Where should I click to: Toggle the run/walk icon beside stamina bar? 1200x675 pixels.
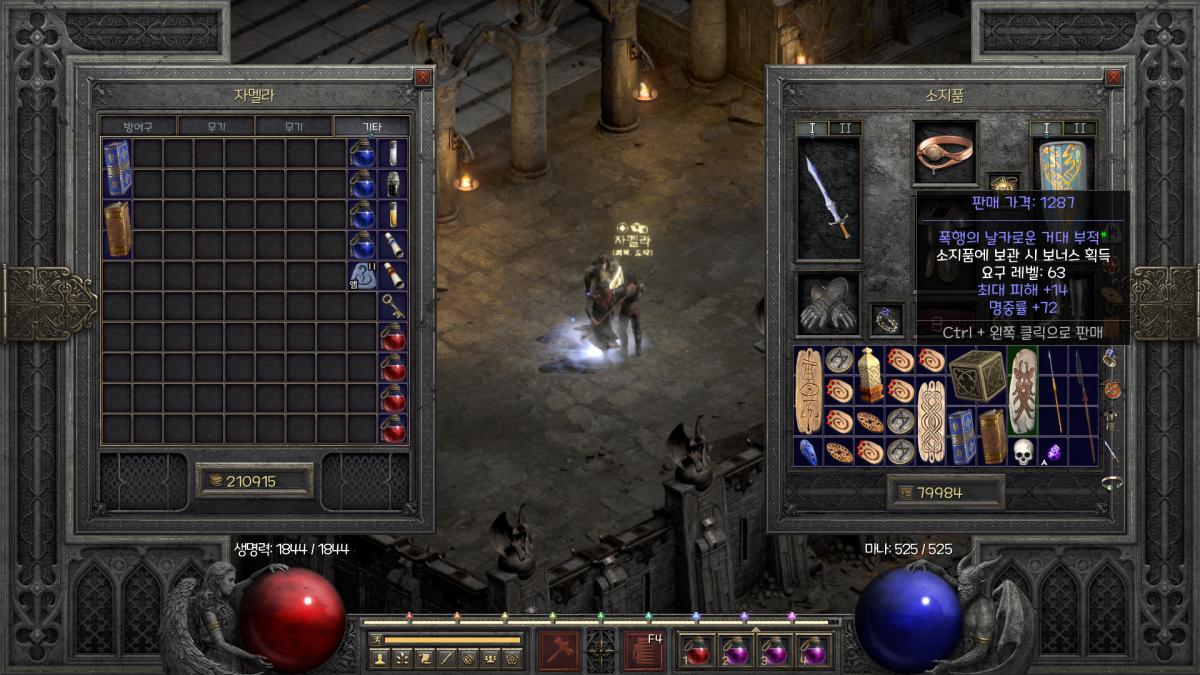pos(376,638)
